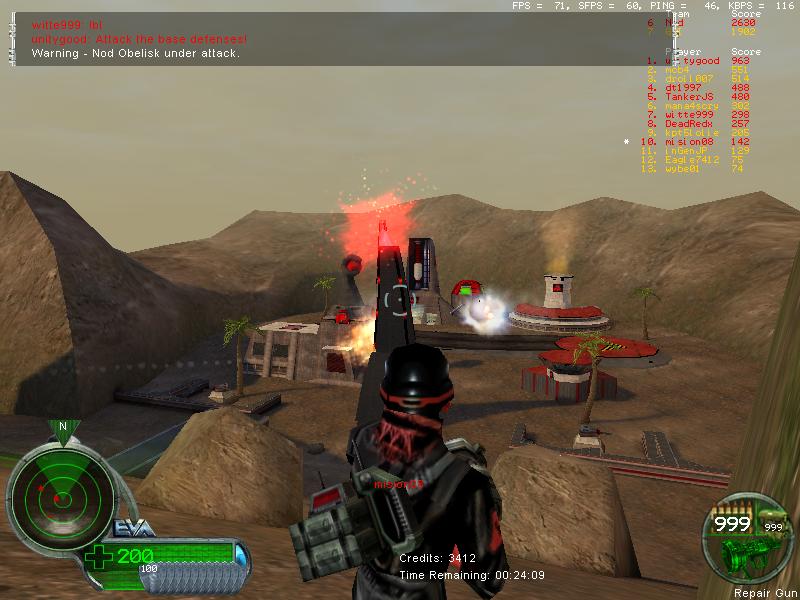Click the Nod team score row
The height and width of the screenshot is (600, 800).
click(700, 23)
